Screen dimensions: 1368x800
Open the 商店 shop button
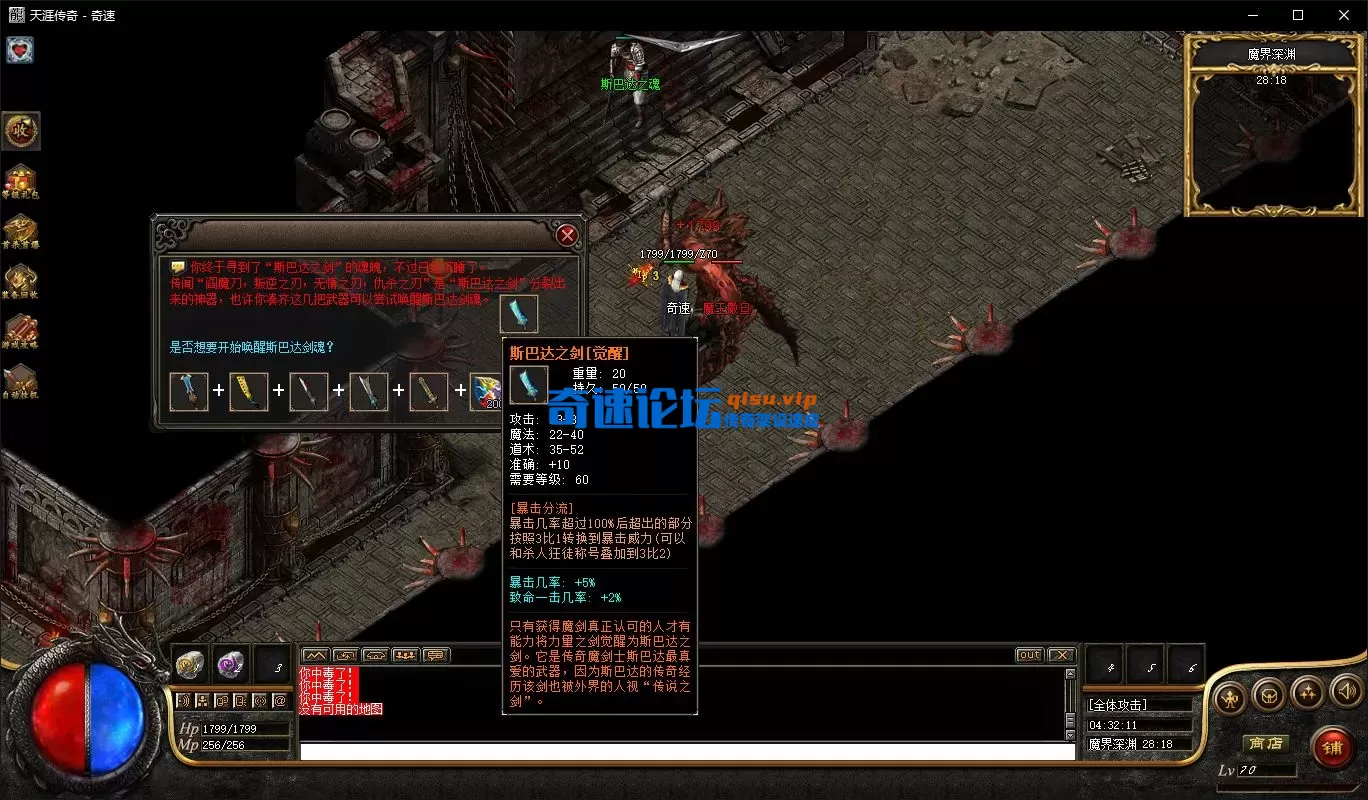click(1266, 743)
